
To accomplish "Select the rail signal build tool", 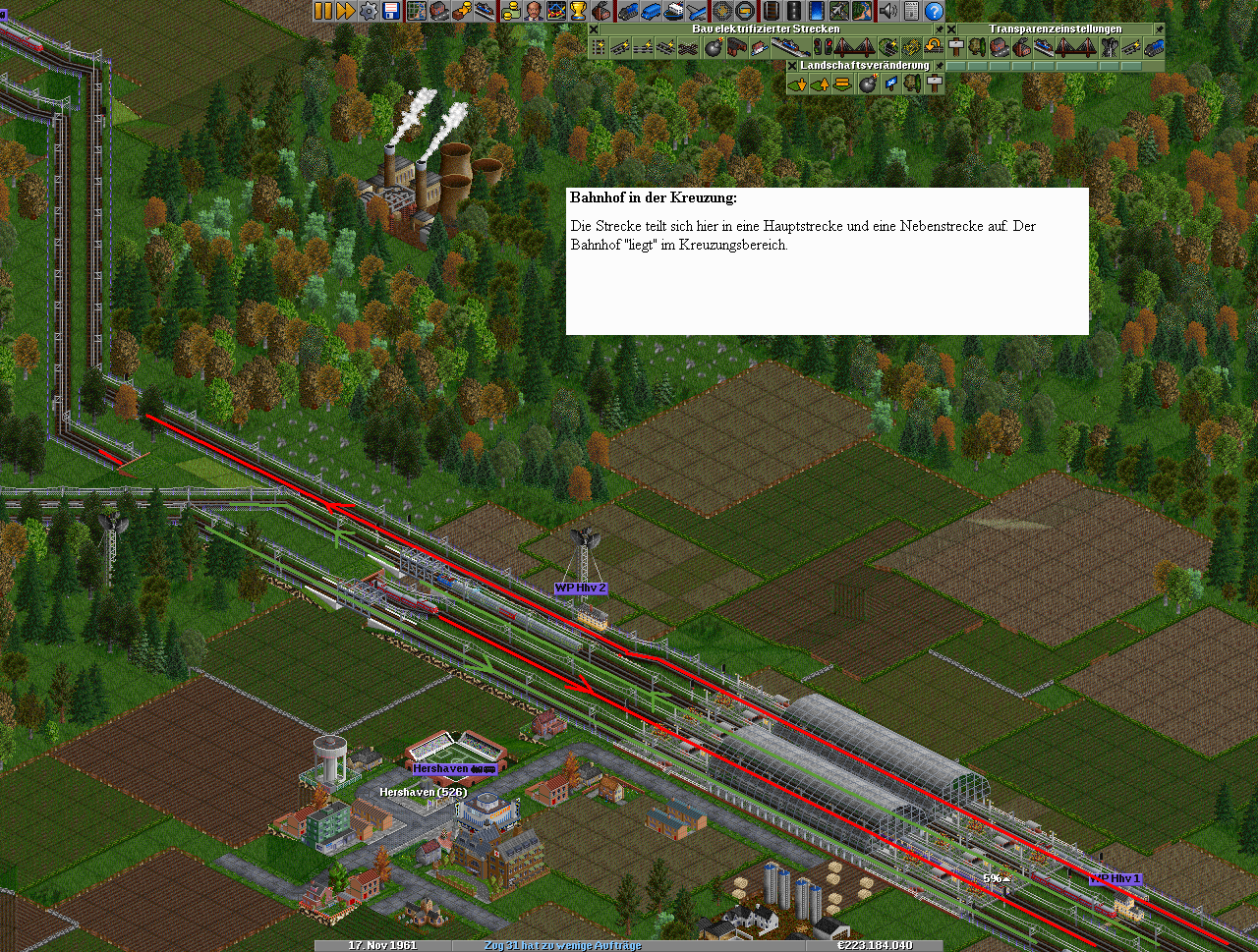I will click(822, 47).
